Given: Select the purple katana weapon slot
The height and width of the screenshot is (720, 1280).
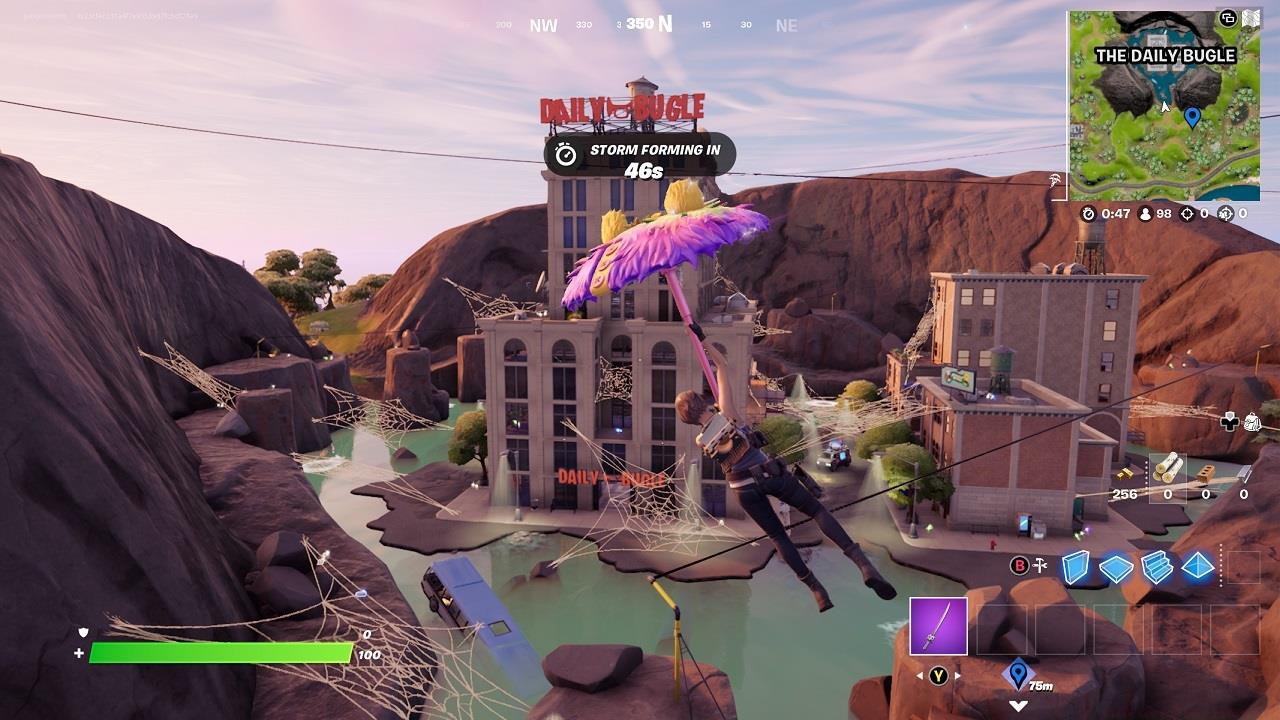Looking at the screenshot, I should point(938,626).
